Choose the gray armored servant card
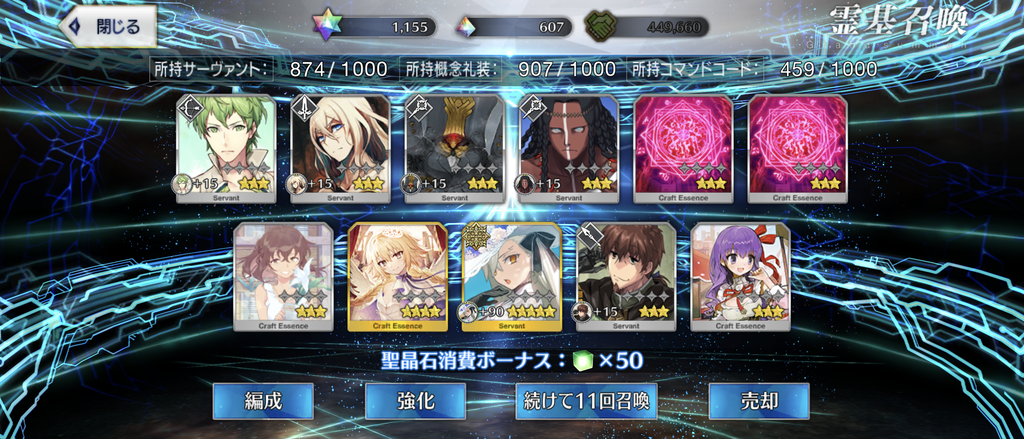This screenshot has width=1024, height=439. click(454, 148)
